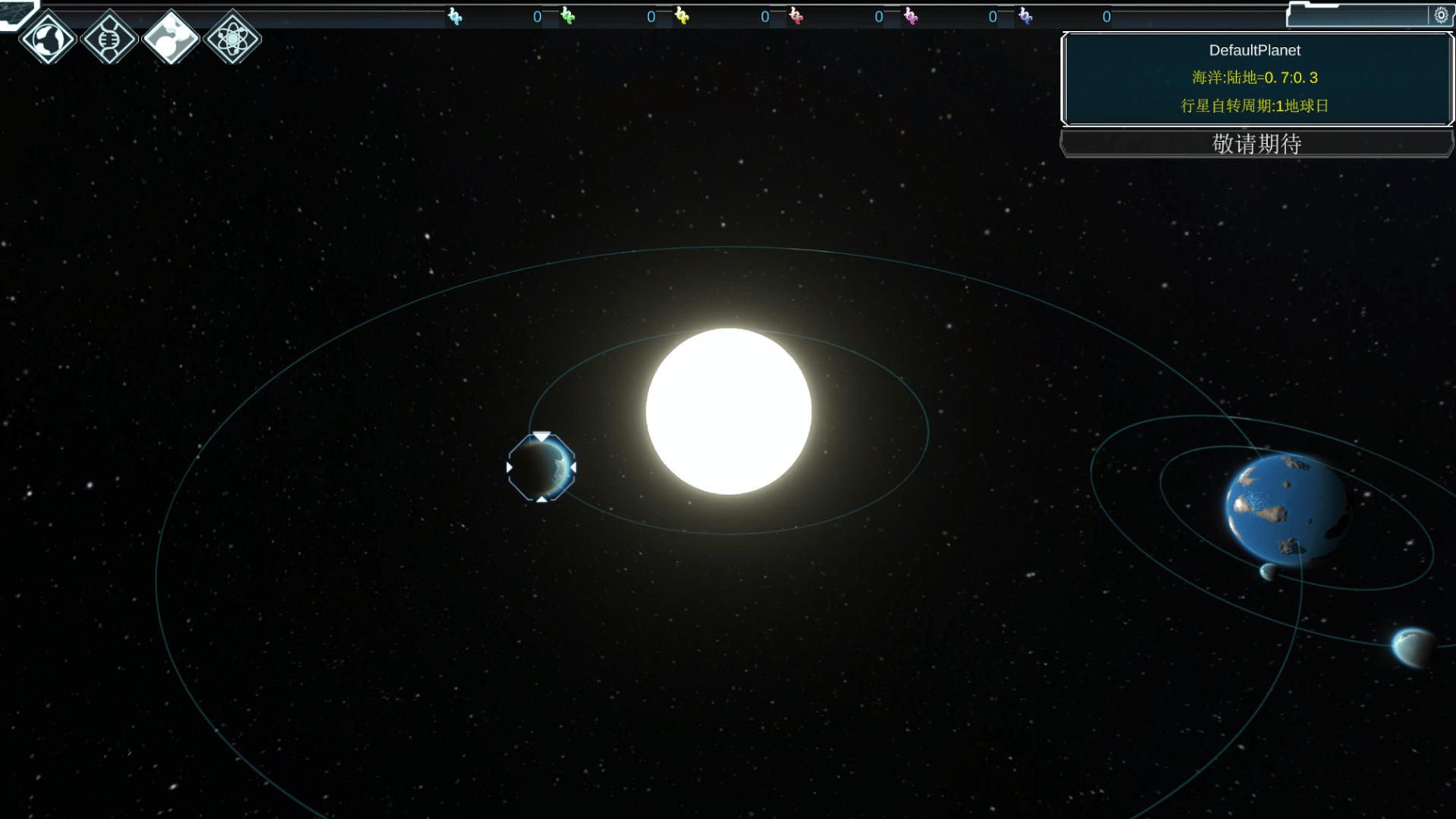Open settings with the gear icon
The height and width of the screenshot is (819, 1456).
pos(1441,15)
